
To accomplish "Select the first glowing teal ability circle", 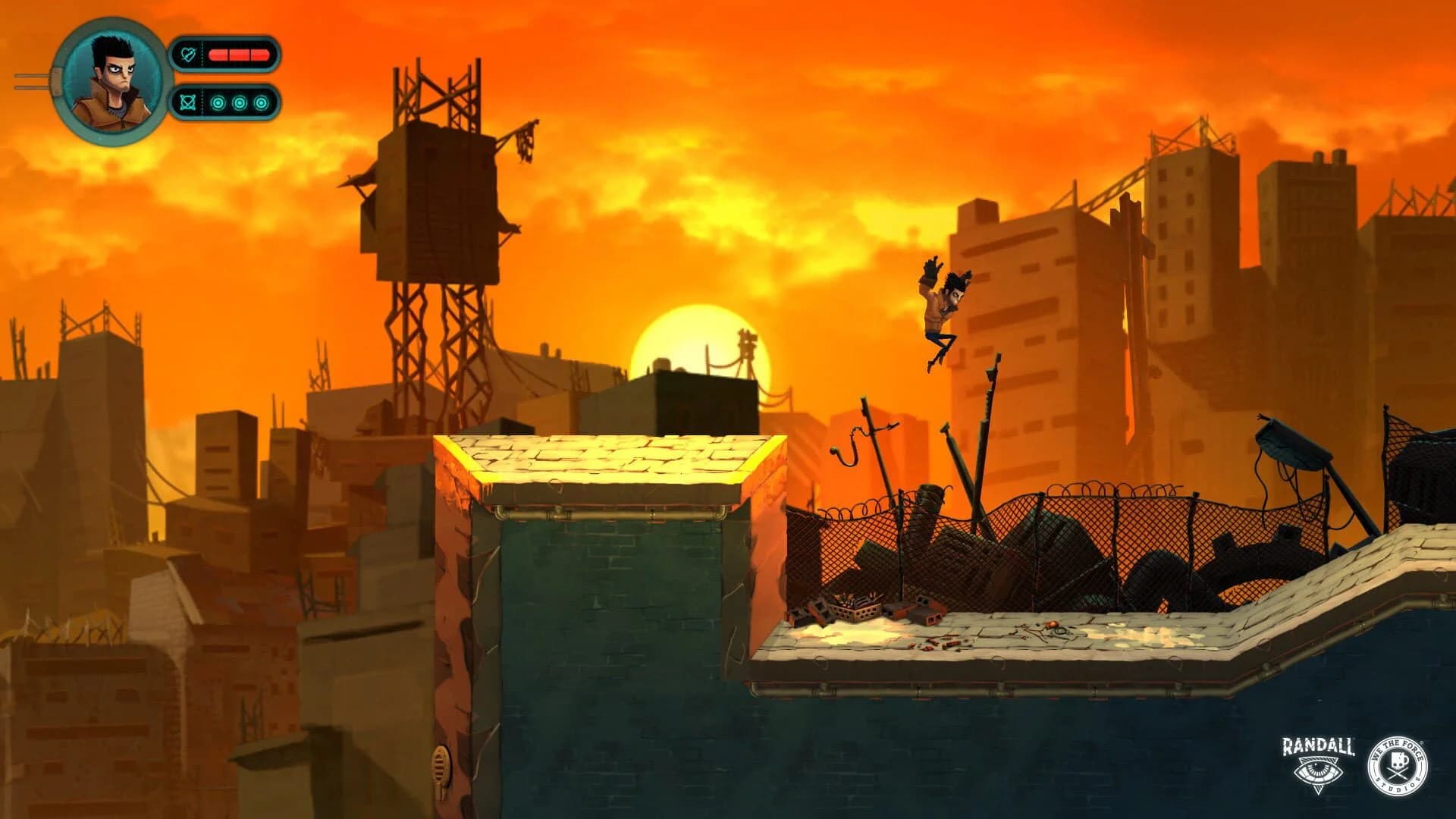I will point(218,103).
